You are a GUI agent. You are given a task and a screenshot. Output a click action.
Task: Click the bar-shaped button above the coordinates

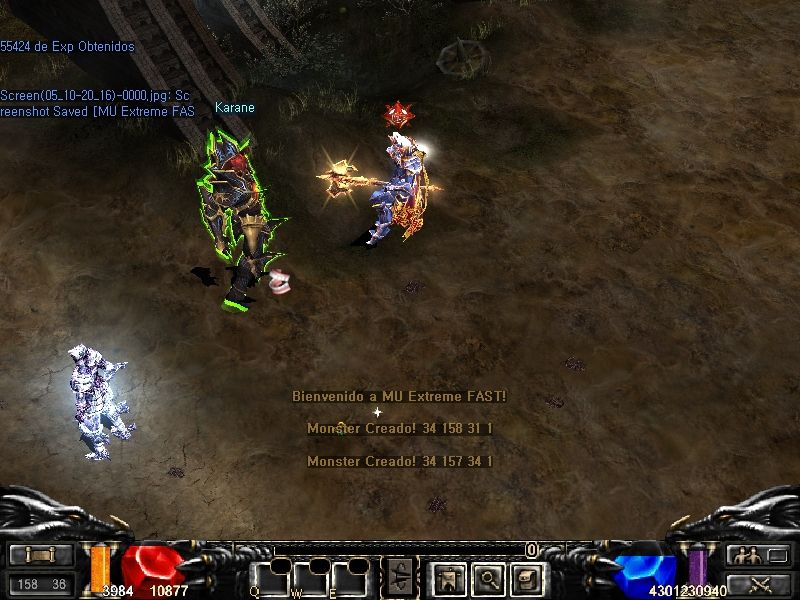[x=40, y=555]
